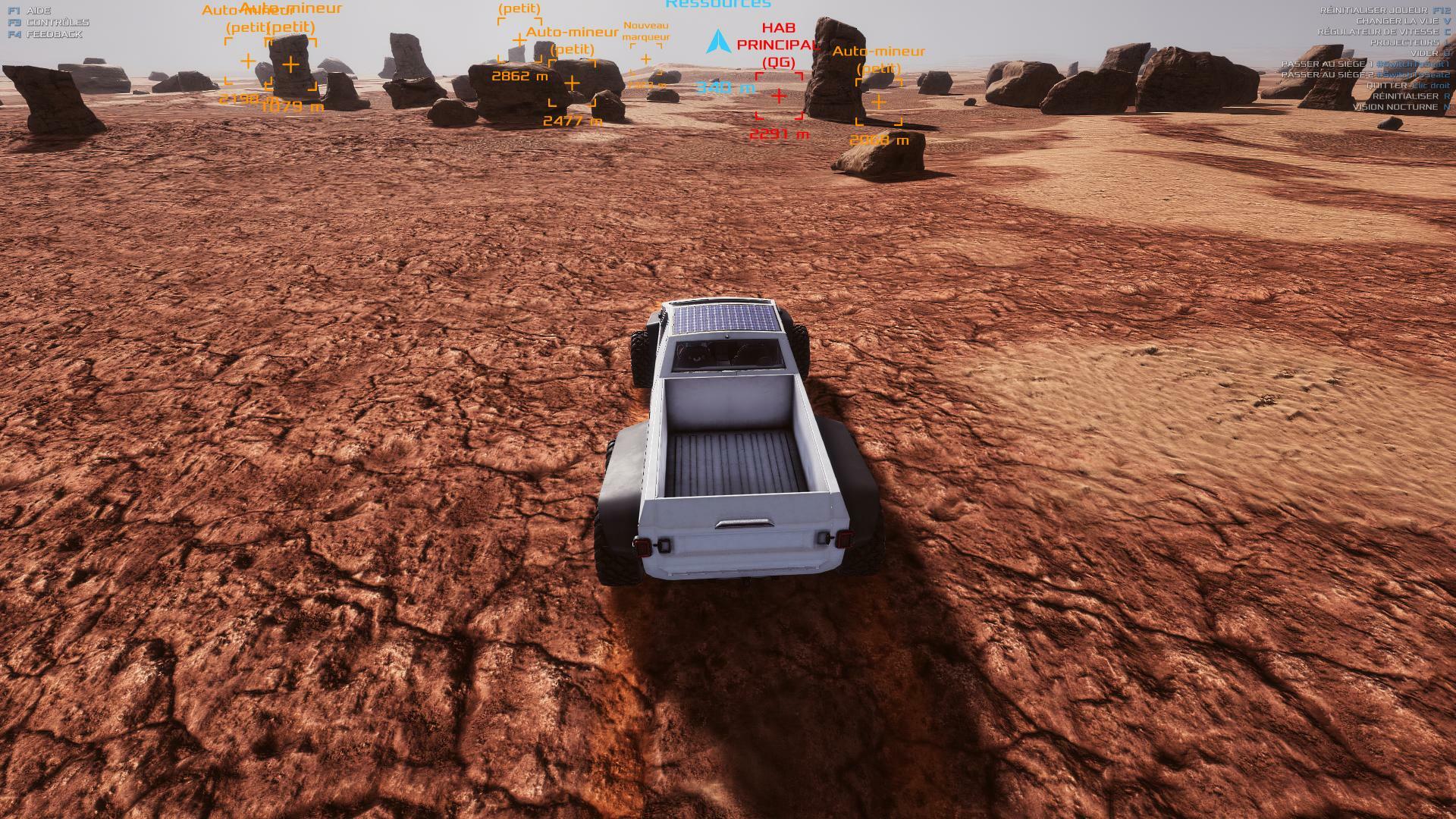The width and height of the screenshot is (1456, 819).
Task: Choose the Auto-mineur marker at 2477 m
Action: coord(573,83)
